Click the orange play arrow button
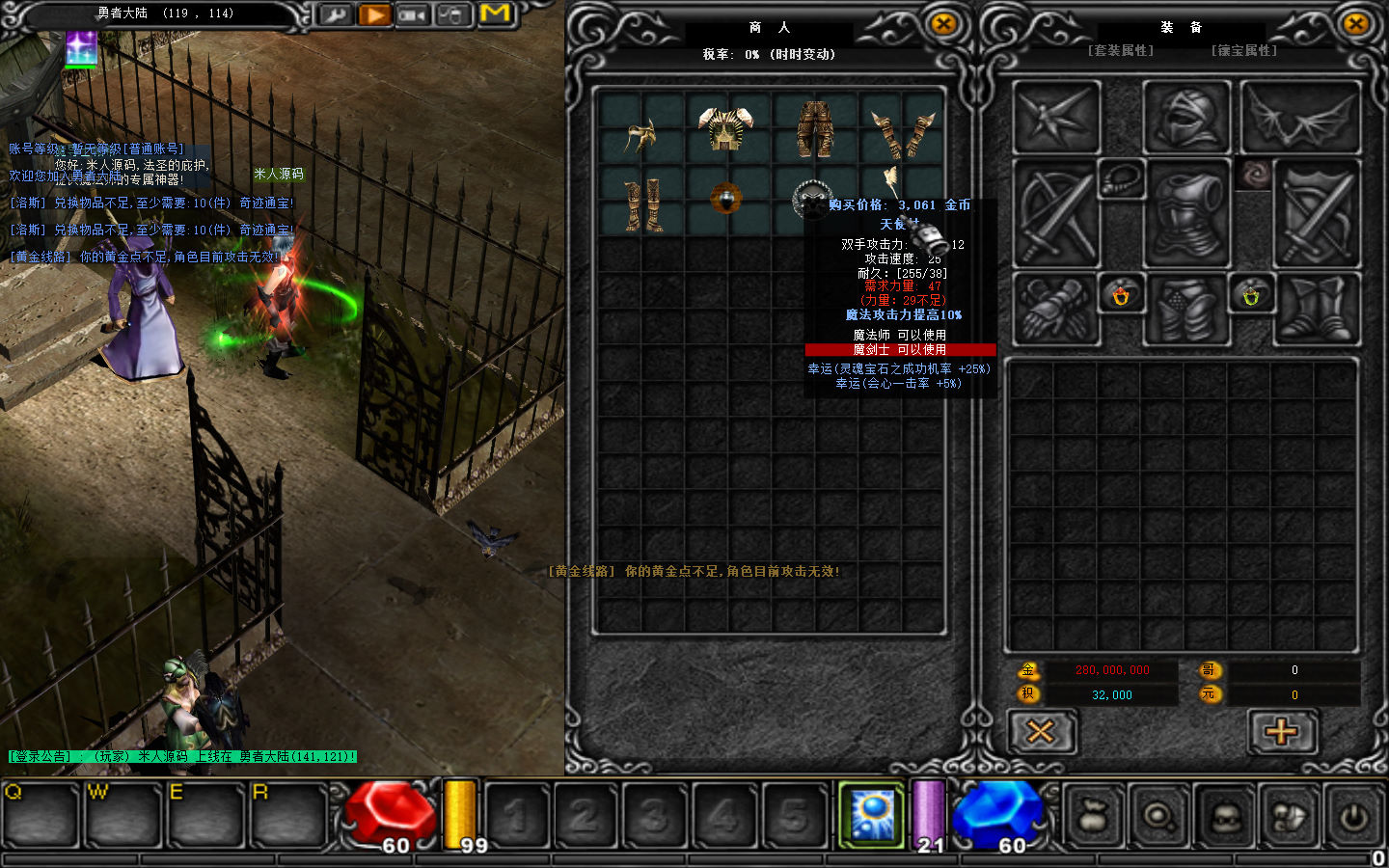The image size is (1389, 868). click(374, 14)
